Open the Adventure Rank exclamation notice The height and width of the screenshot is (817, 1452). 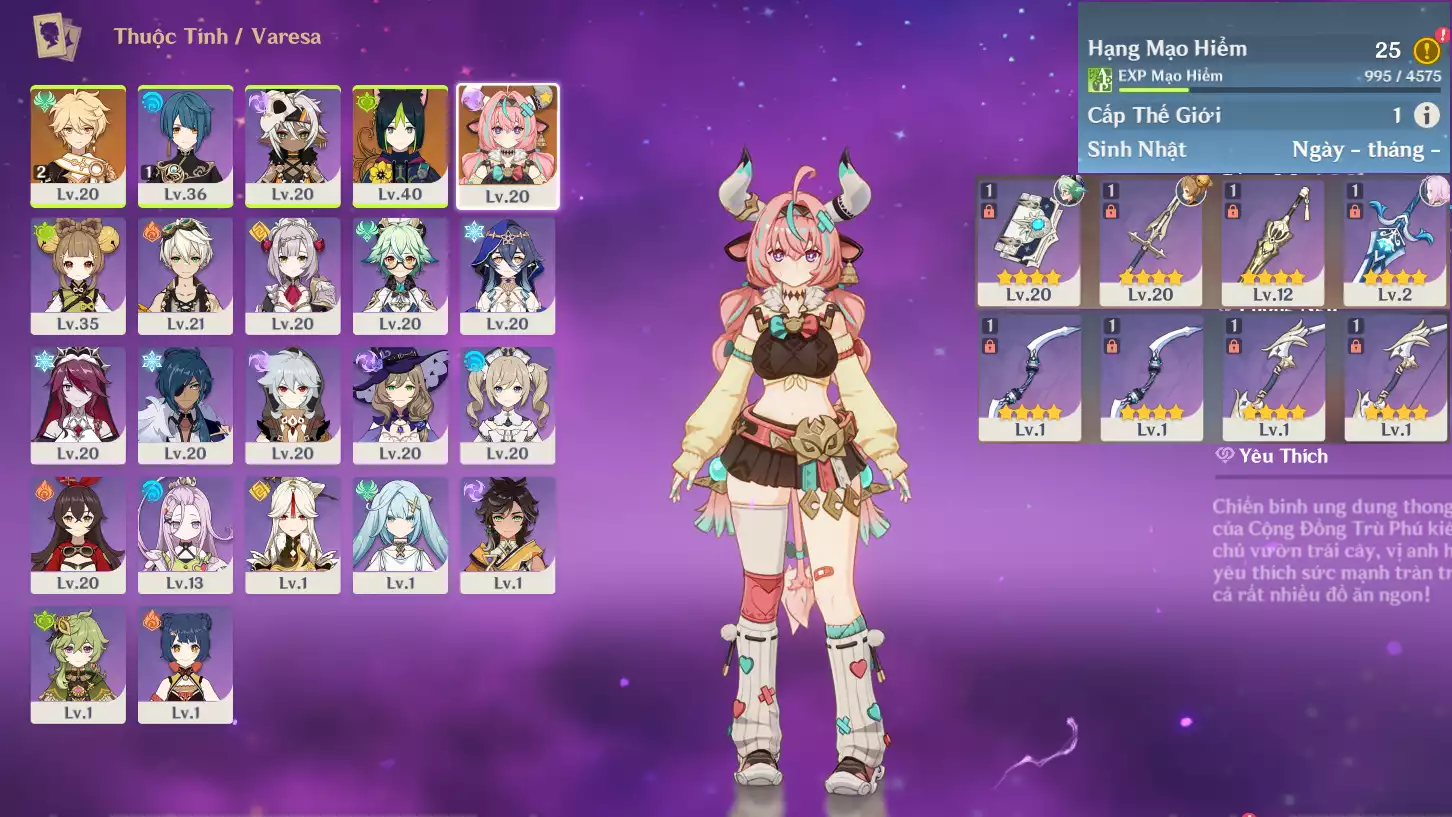tap(1426, 50)
